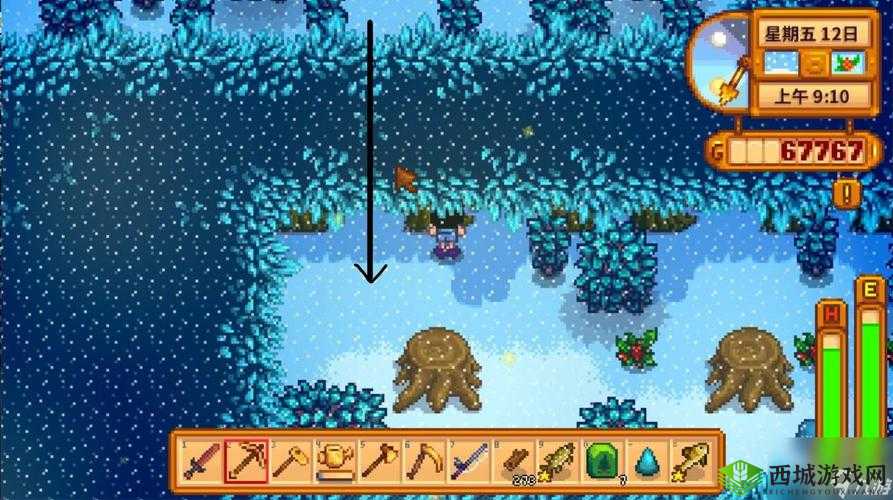Choose the golden watering can slot
The height and width of the screenshot is (500, 893).
pos(336,460)
